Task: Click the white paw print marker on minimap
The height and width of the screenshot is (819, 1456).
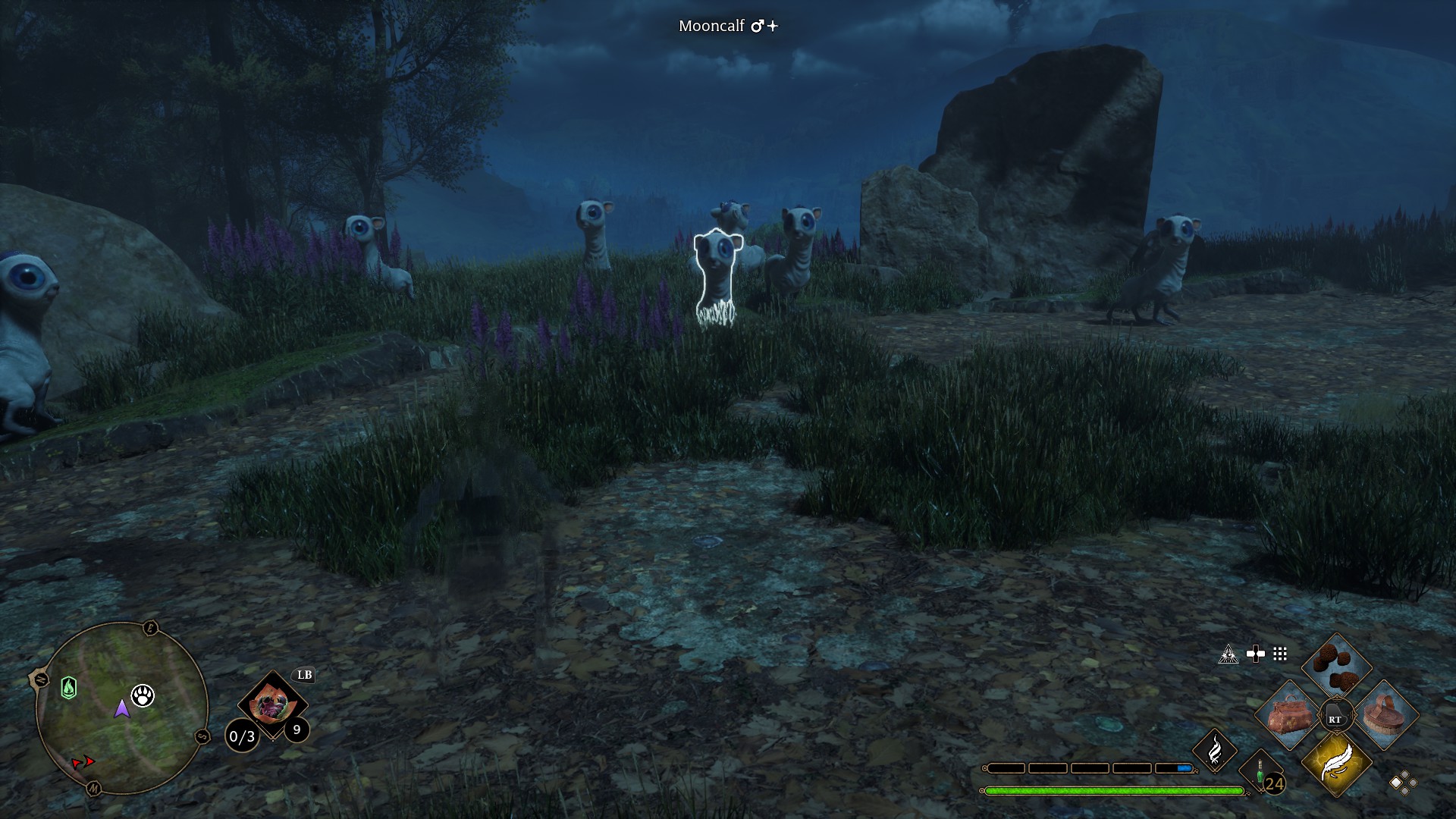Action: coord(143,695)
